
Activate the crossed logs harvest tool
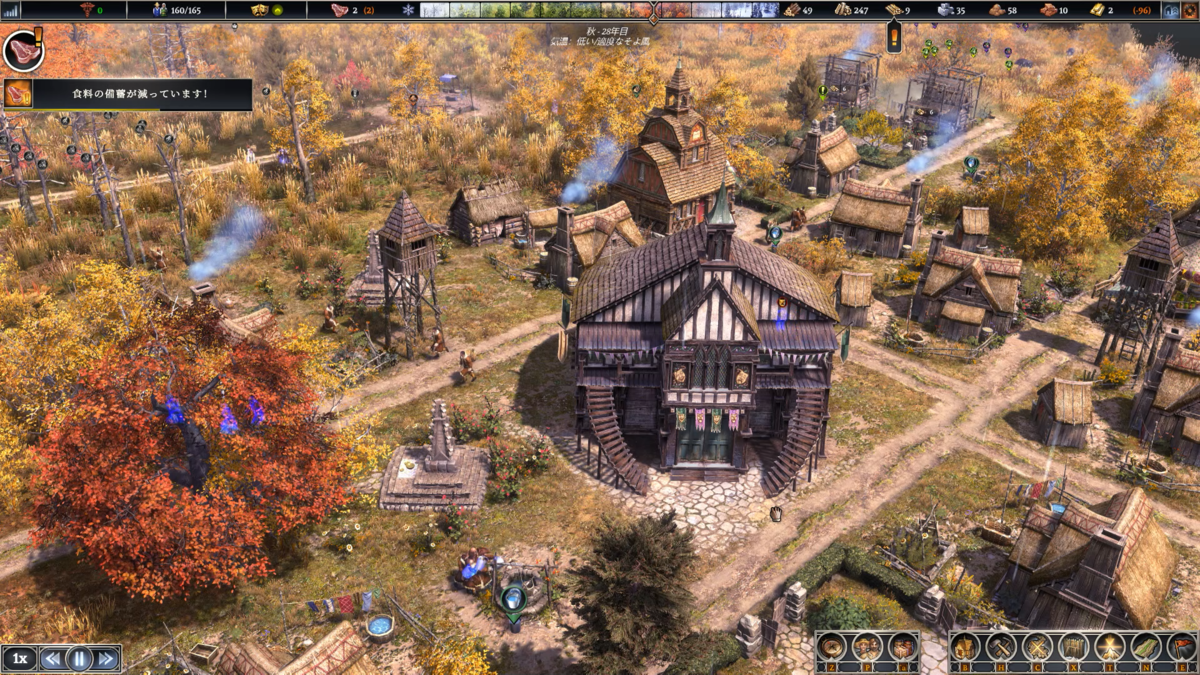[1038, 648]
